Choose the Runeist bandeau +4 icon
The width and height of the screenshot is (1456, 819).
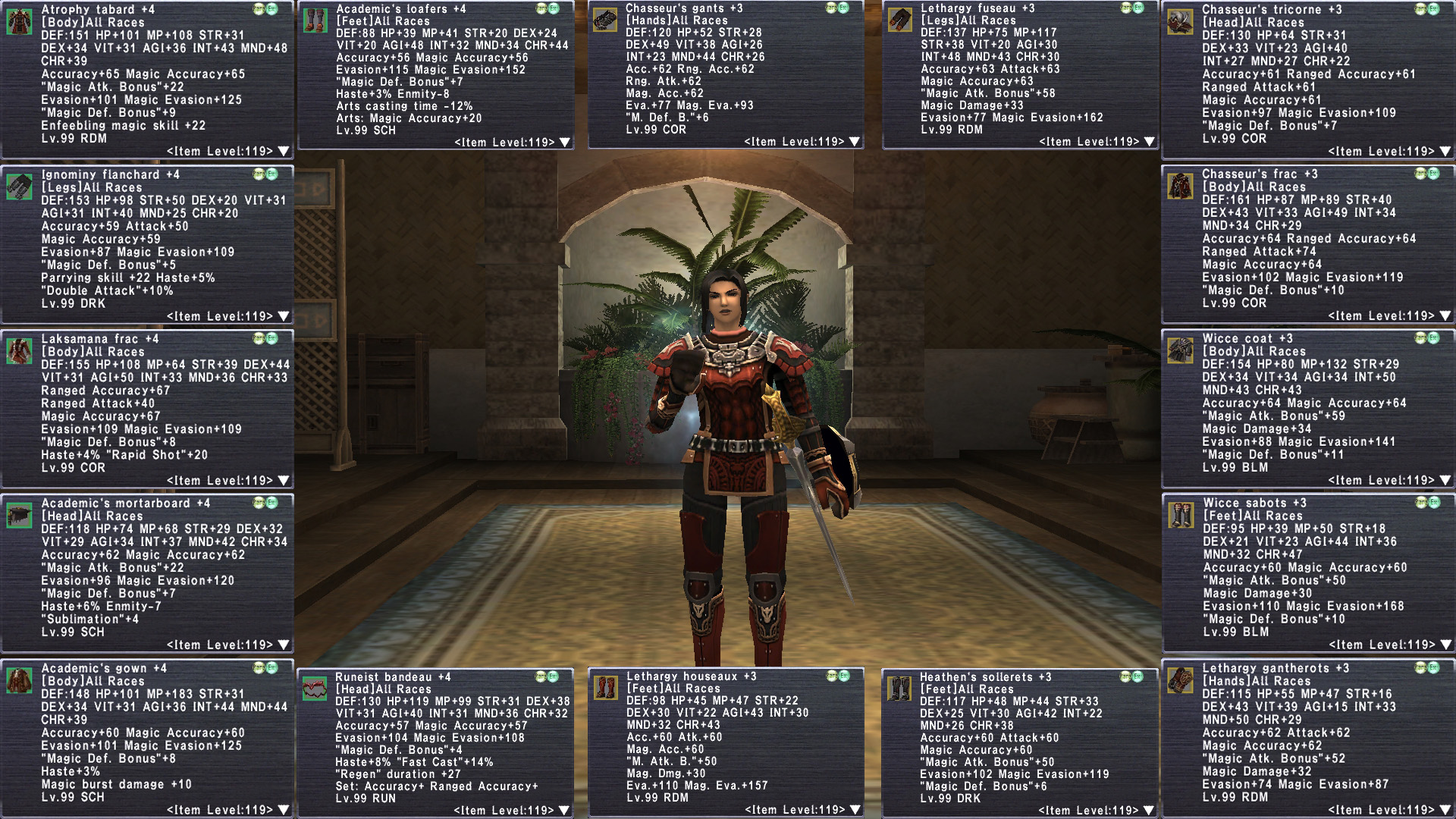315,689
